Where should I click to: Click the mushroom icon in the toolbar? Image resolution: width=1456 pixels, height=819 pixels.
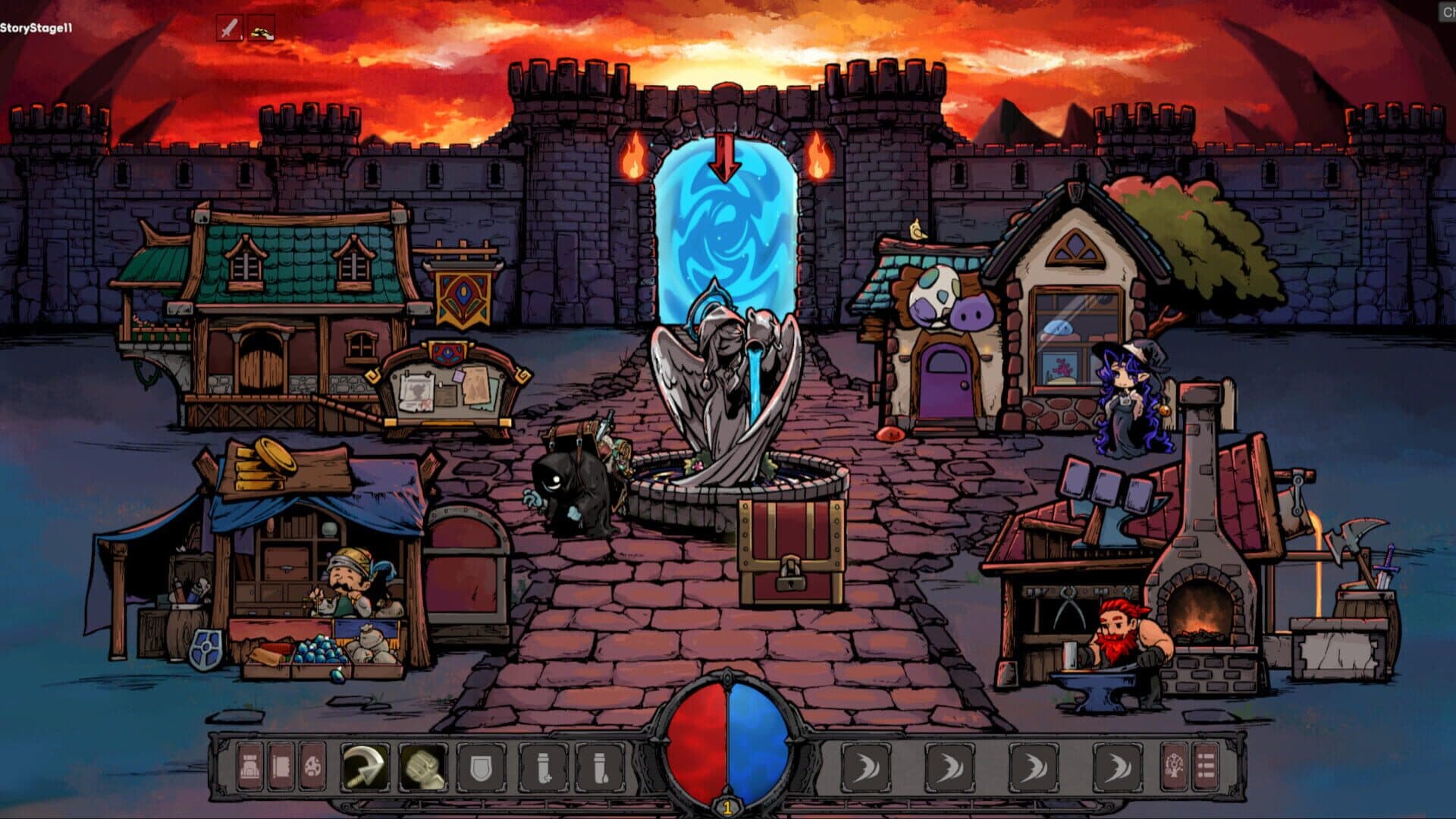coord(312,767)
